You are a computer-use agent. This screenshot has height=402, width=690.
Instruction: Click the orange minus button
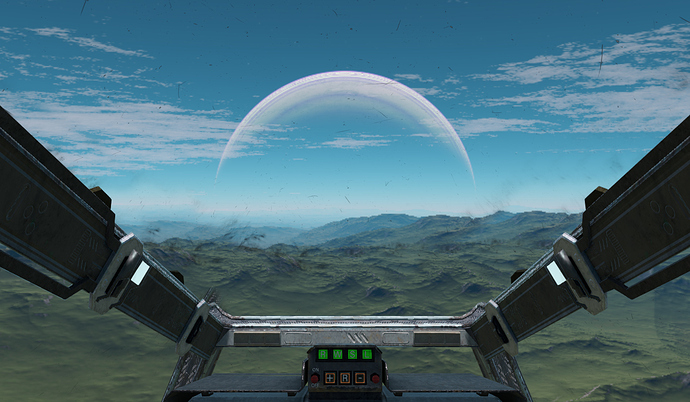click(x=360, y=378)
